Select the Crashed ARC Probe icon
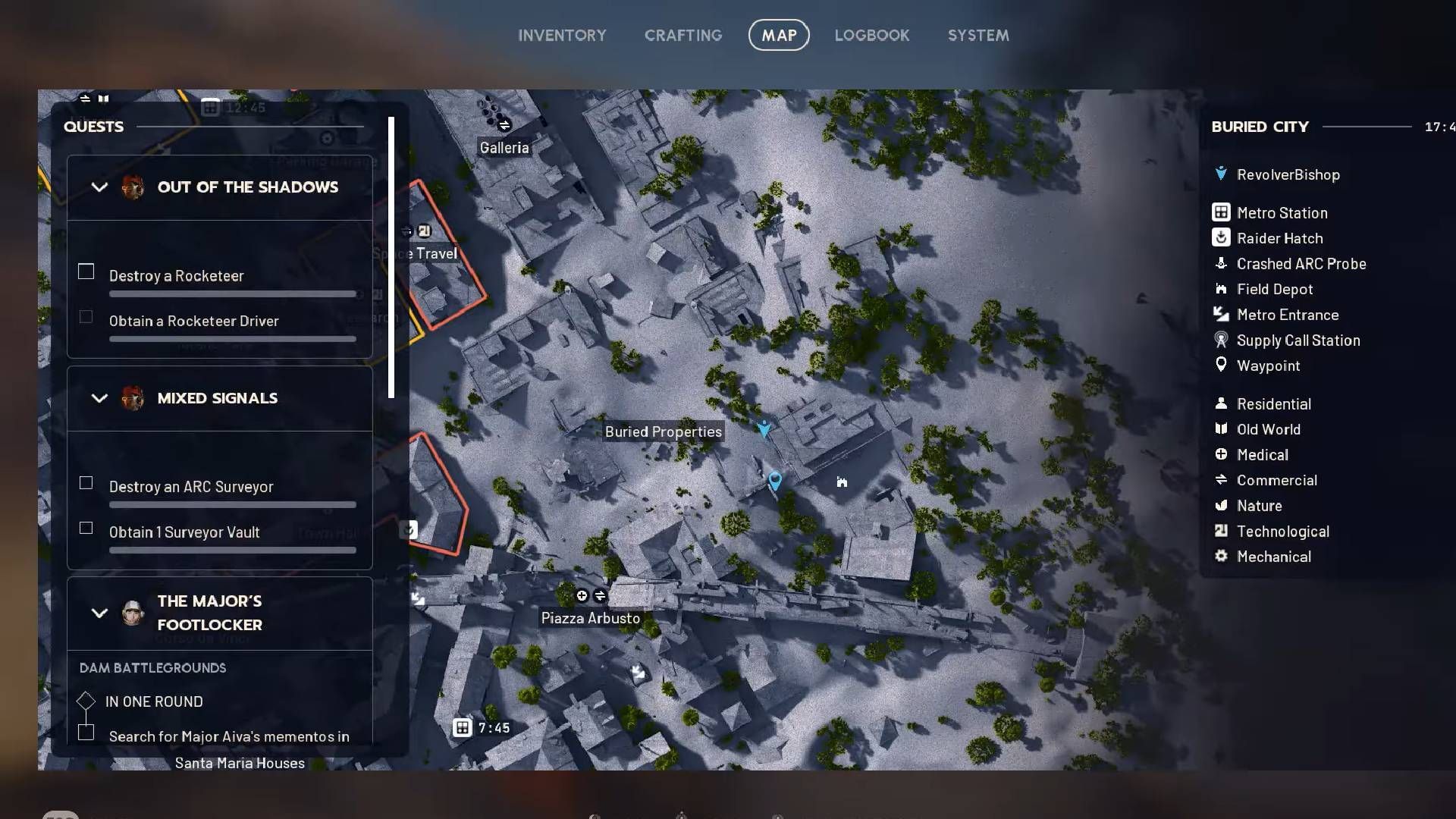This screenshot has height=819, width=1456. point(1222,263)
